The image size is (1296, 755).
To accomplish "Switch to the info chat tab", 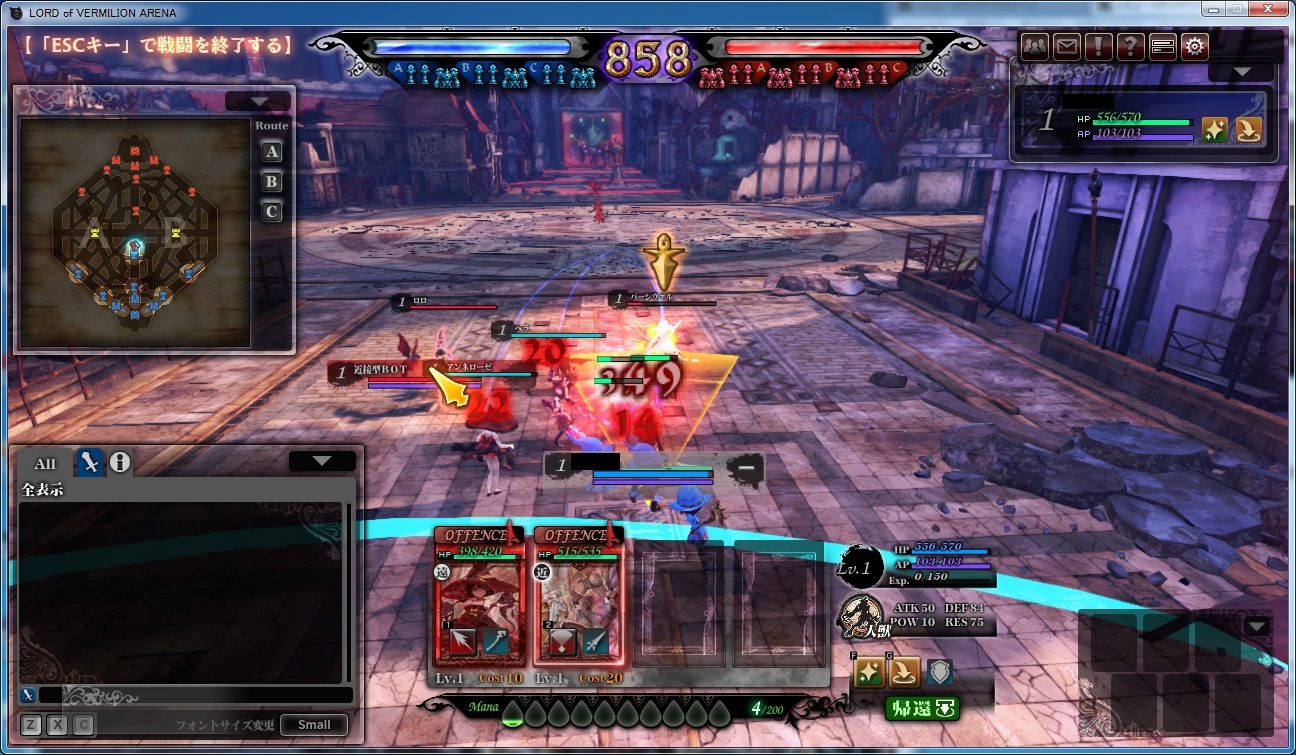I will 120,462.
